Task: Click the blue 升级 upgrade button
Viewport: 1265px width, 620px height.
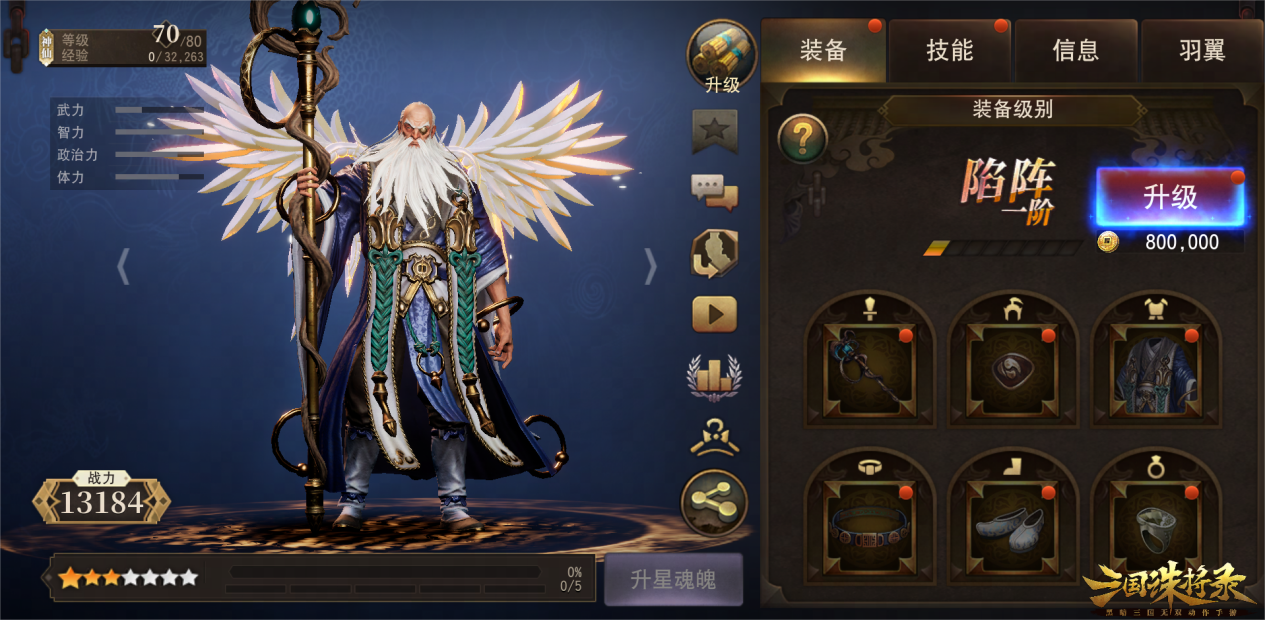Action: 1170,197
